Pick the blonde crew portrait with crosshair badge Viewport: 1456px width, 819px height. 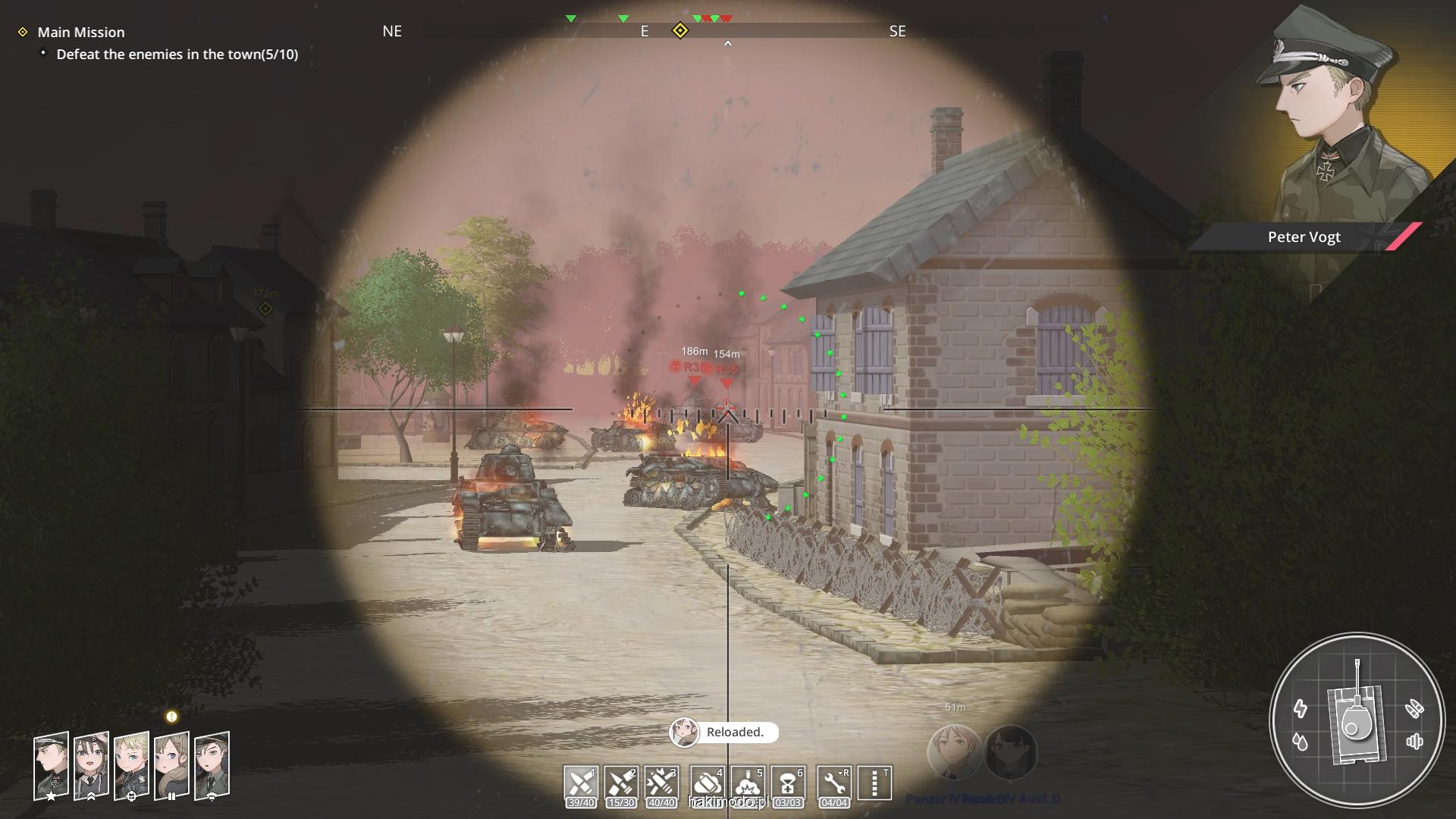pyautogui.click(x=131, y=765)
